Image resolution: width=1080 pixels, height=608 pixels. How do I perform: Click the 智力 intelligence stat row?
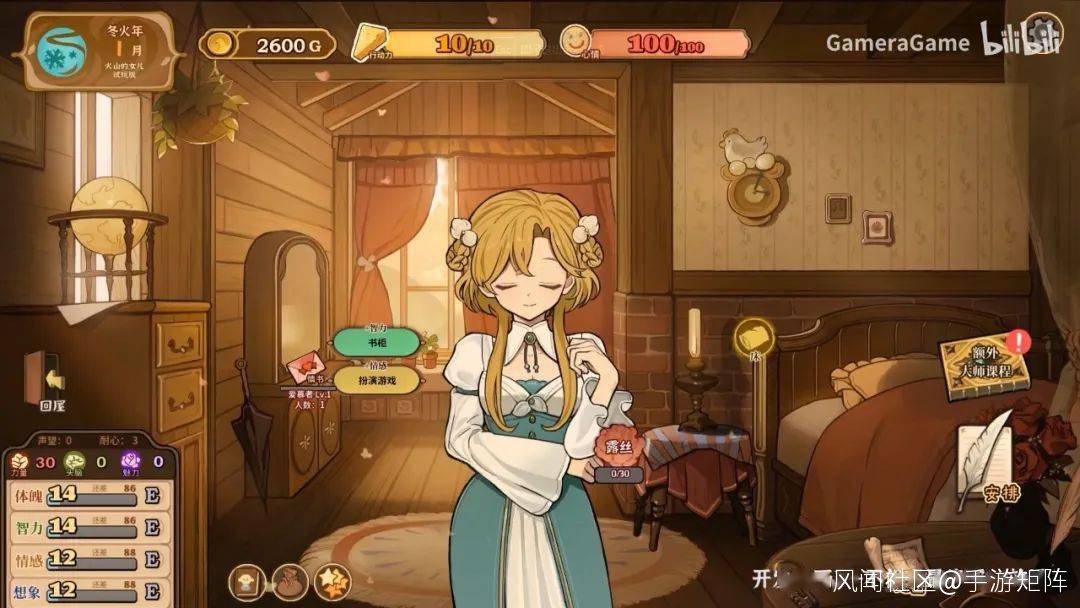(88, 527)
